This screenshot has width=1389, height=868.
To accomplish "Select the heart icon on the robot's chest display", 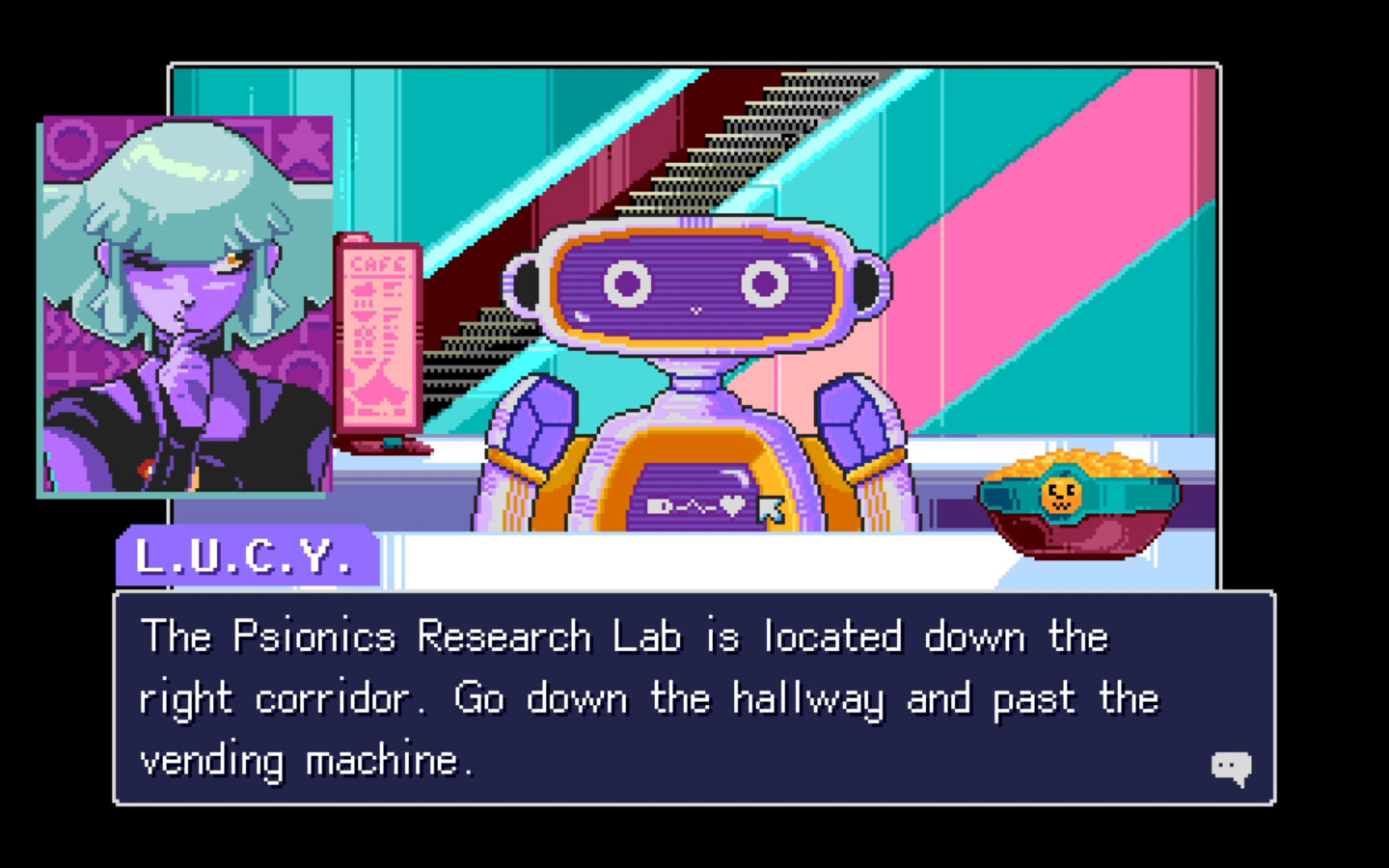I will 732,505.
